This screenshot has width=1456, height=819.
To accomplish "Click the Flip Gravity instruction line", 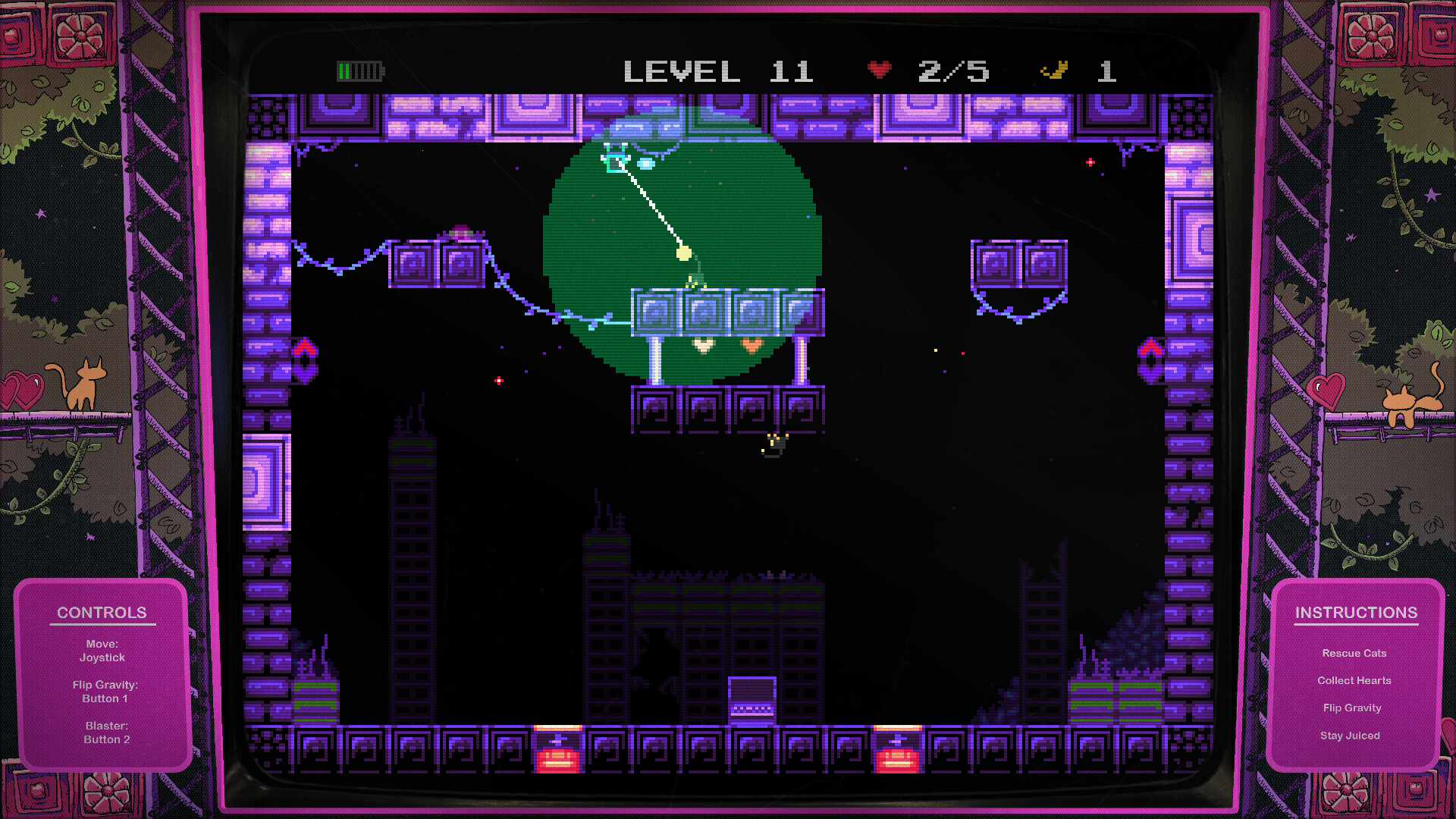I will (x=1353, y=708).
